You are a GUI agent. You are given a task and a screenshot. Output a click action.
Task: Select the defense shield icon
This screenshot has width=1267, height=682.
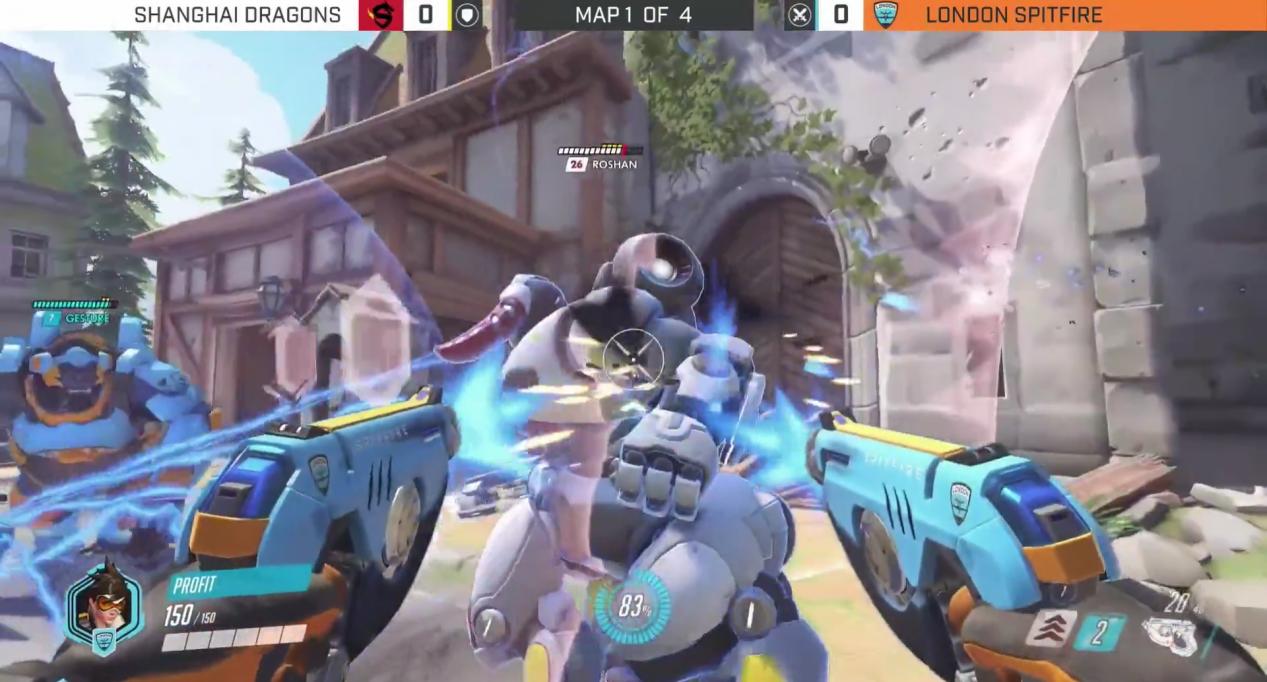click(467, 15)
